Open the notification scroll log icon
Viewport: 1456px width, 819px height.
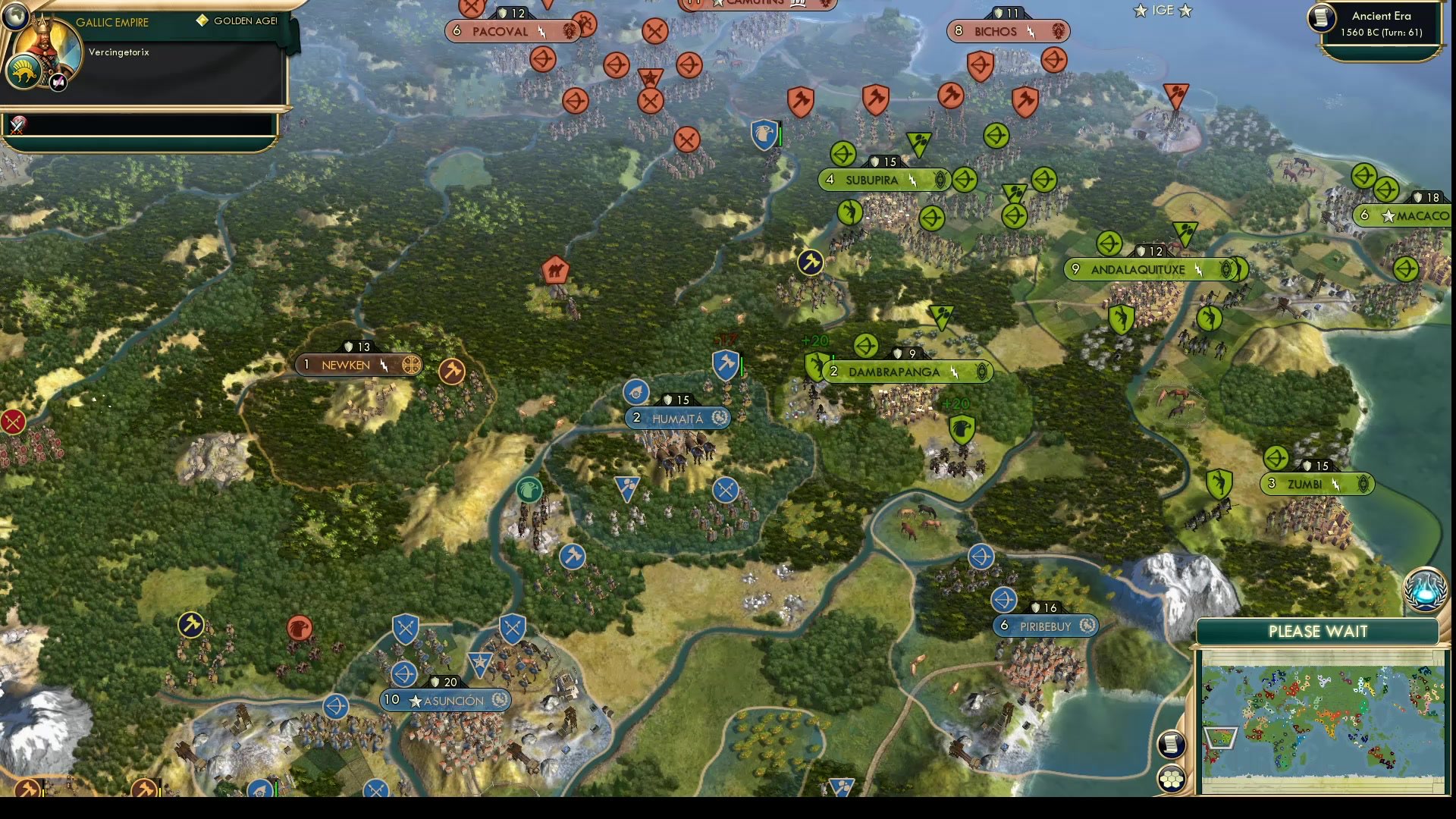coord(1172,745)
